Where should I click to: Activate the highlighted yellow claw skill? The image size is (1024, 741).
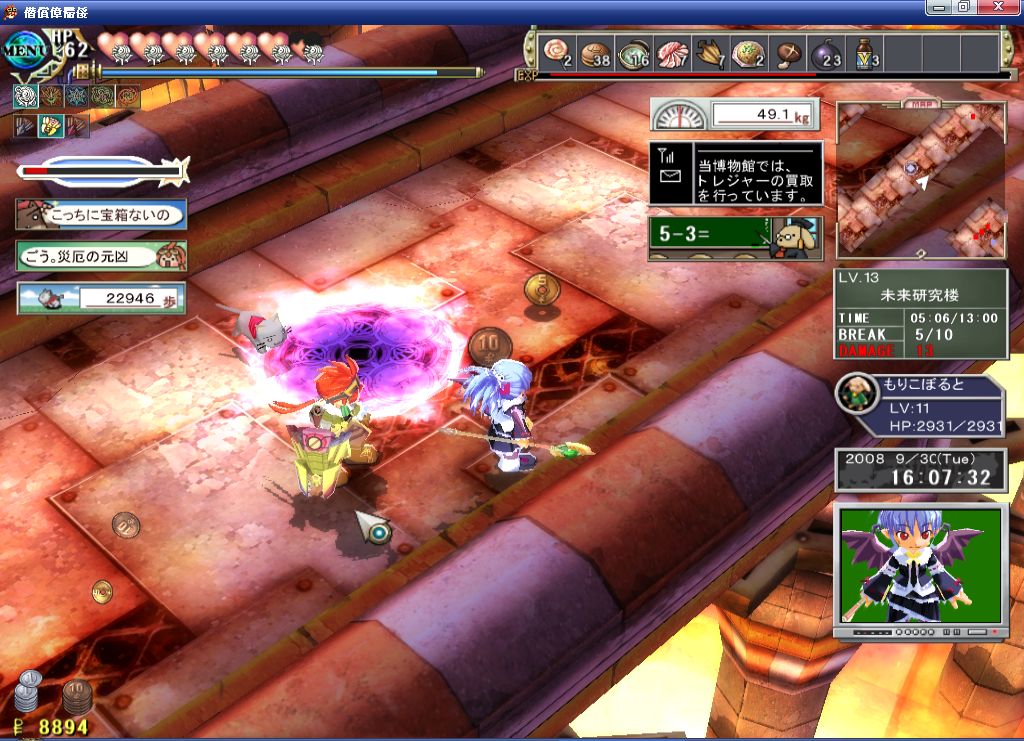pos(50,126)
